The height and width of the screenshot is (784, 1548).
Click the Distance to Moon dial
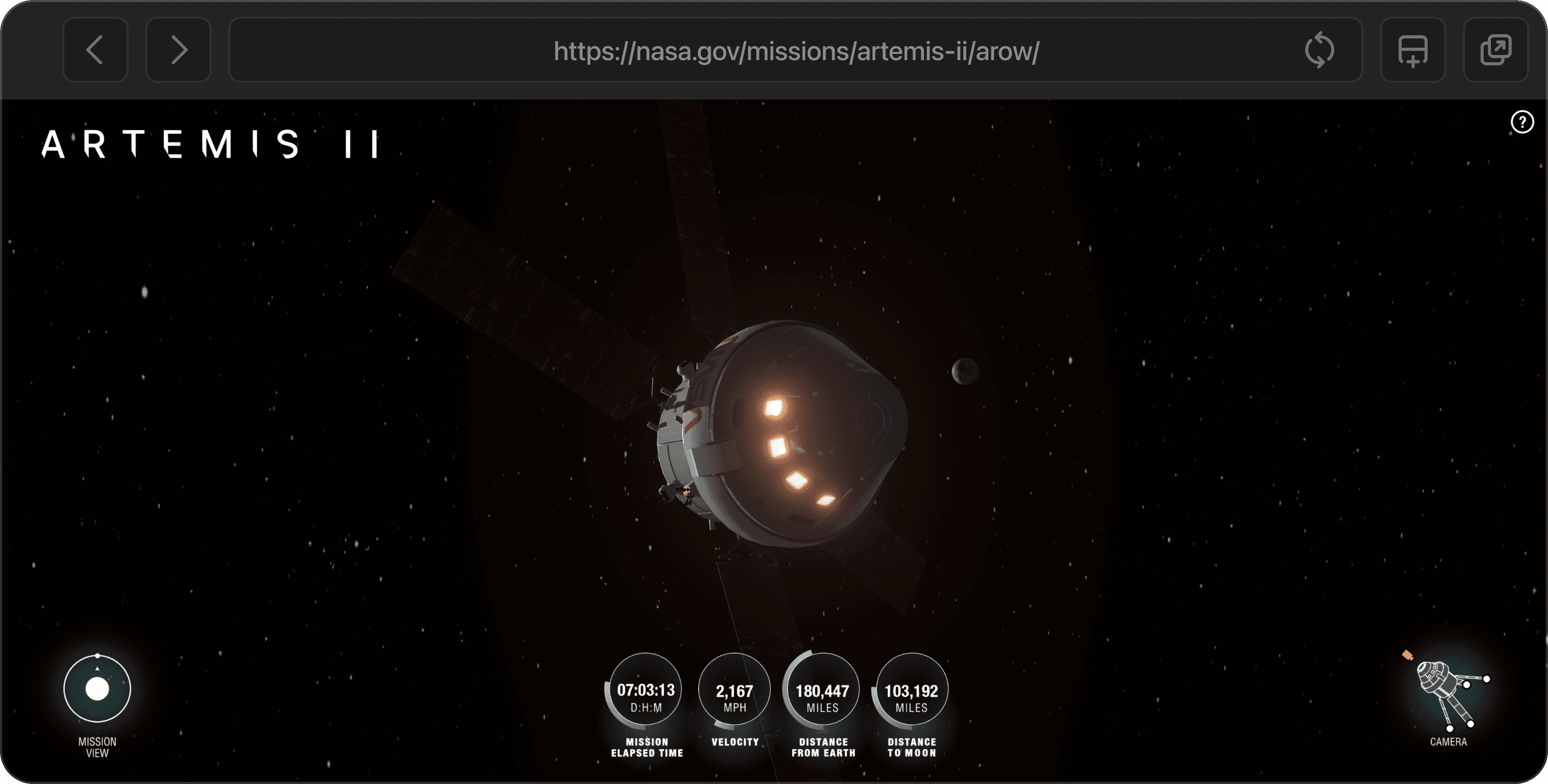pyautogui.click(x=910, y=691)
